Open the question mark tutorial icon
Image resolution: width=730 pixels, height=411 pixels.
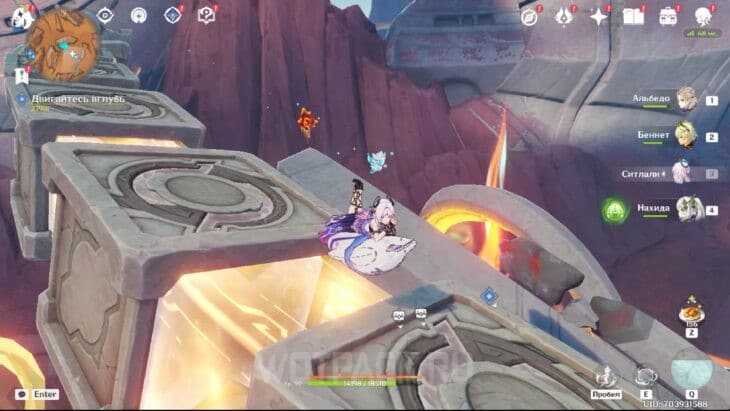pos(206,15)
